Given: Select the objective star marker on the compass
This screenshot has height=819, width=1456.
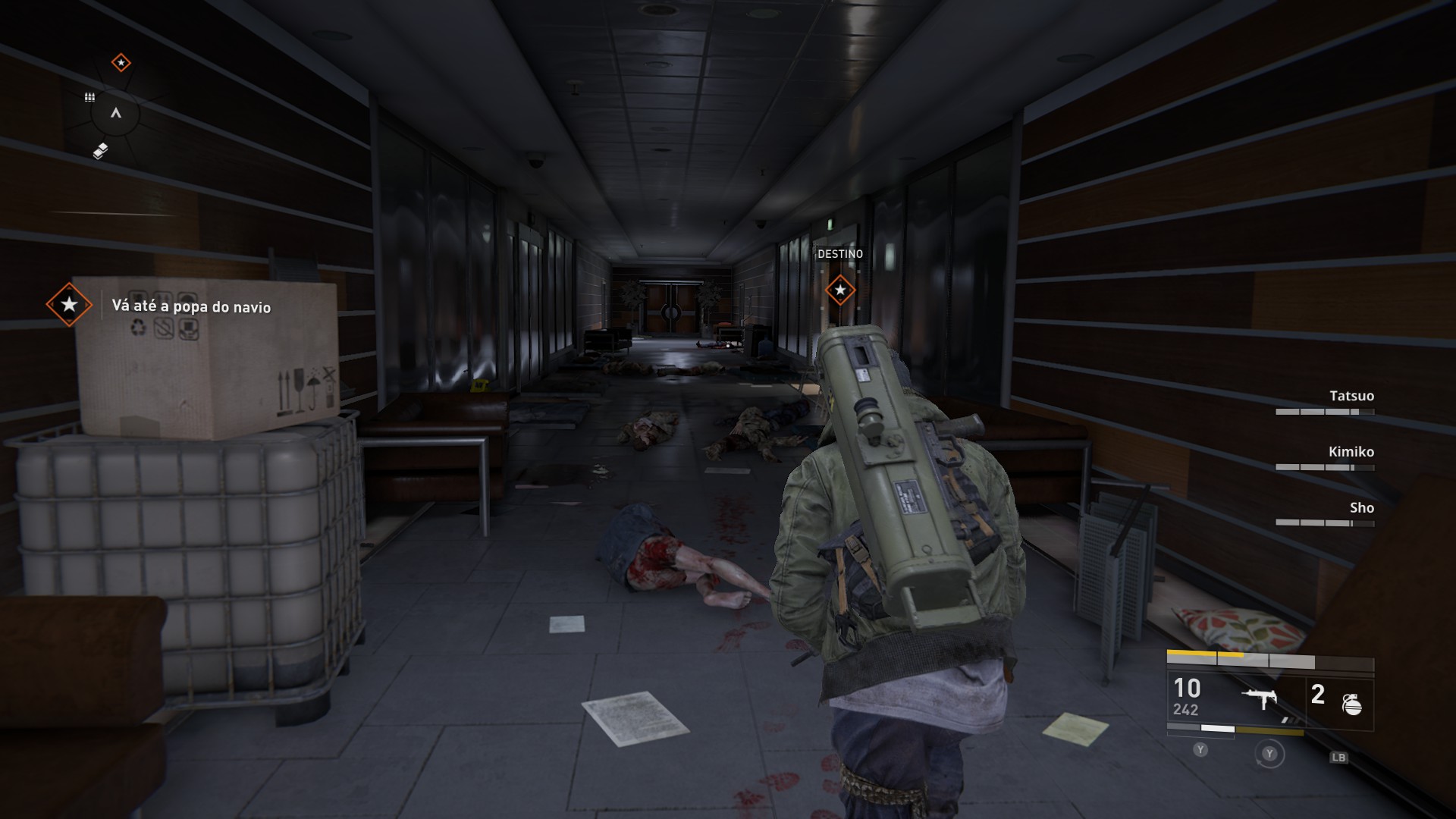Looking at the screenshot, I should point(121,62).
